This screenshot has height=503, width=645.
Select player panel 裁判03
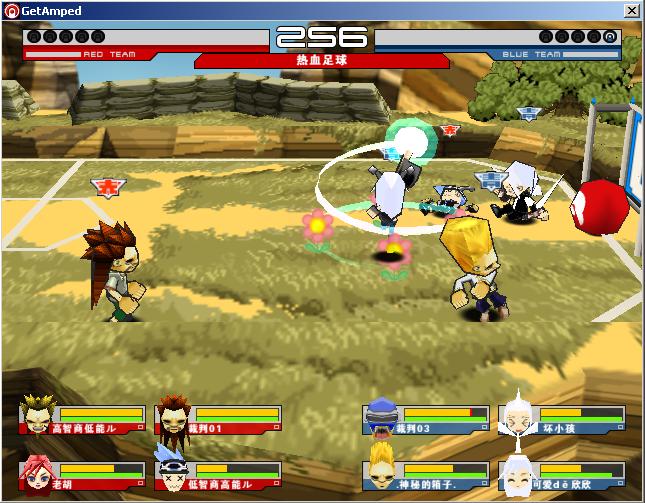[x=428, y=419]
